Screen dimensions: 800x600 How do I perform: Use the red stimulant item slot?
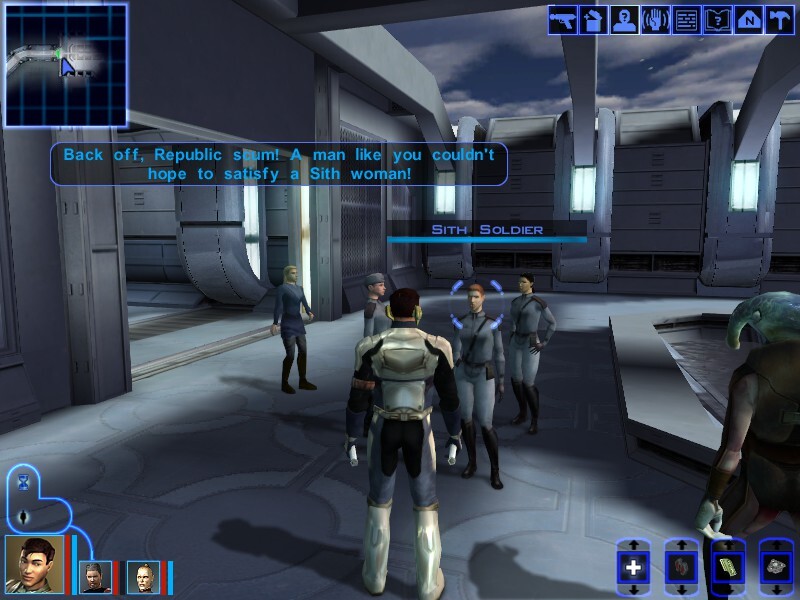click(680, 568)
